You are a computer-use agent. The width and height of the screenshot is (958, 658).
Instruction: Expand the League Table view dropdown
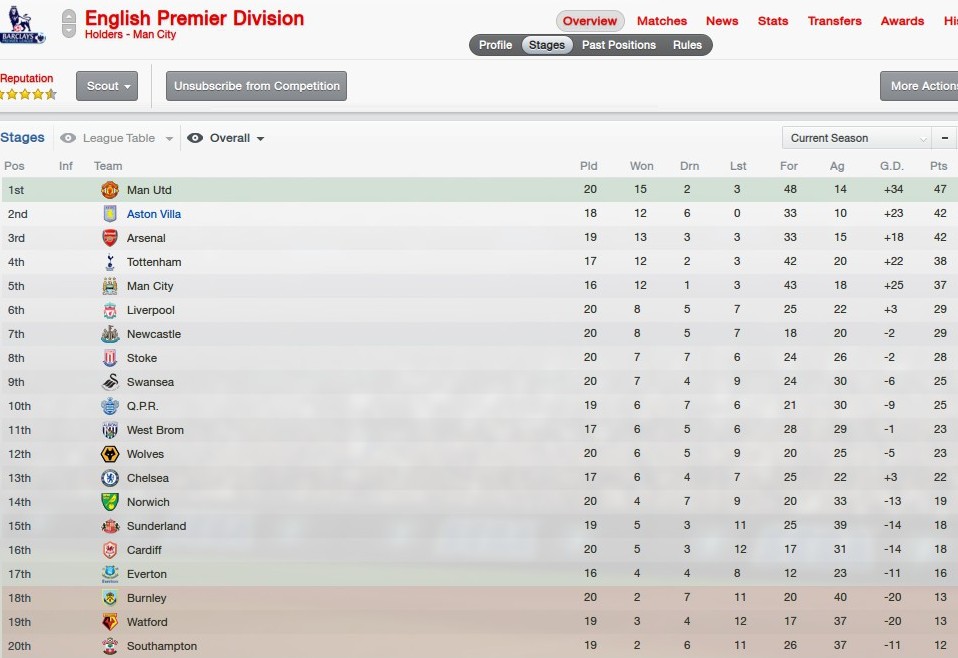[x=118, y=139]
